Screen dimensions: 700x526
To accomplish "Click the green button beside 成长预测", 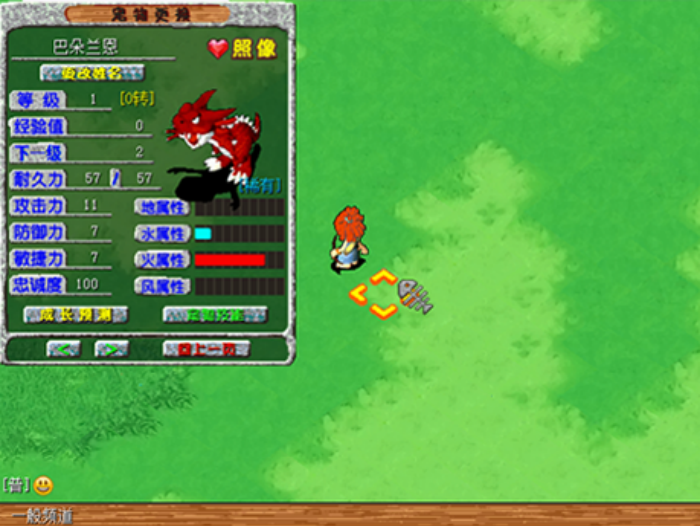I will pyautogui.click(x=215, y=314).
